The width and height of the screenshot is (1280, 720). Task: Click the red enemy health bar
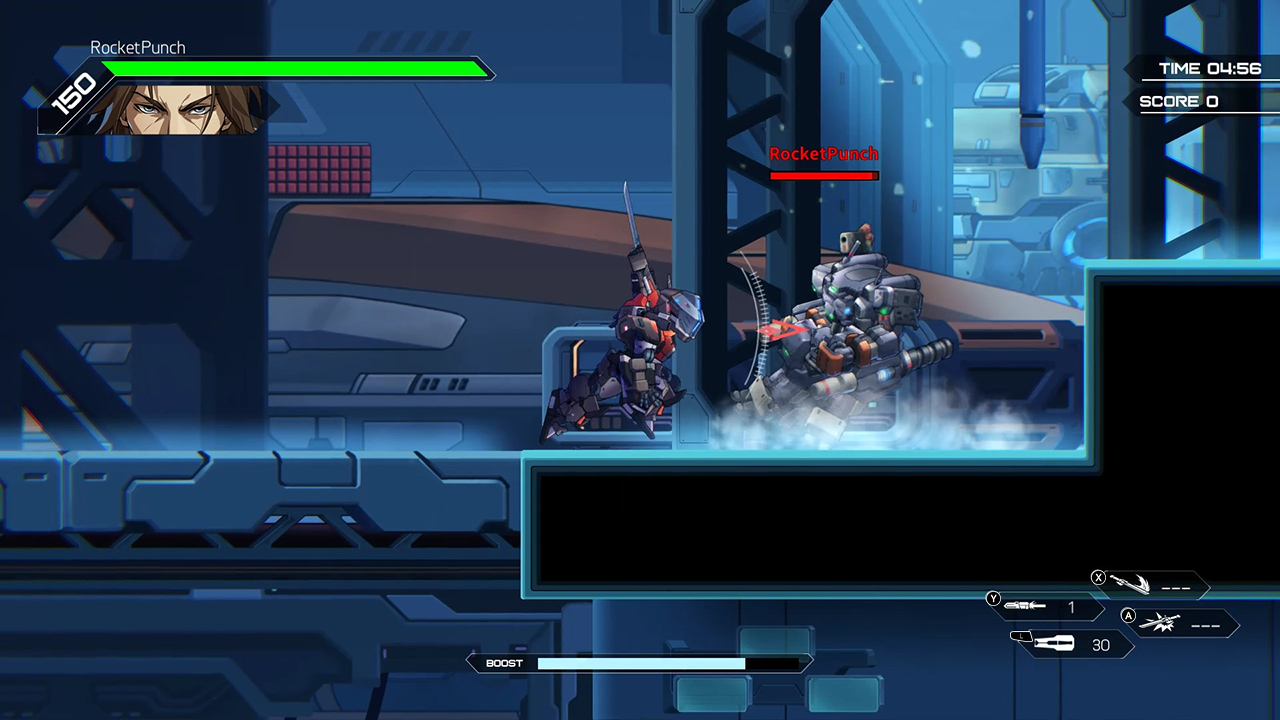pyautogui.click(x=823, y=176)
